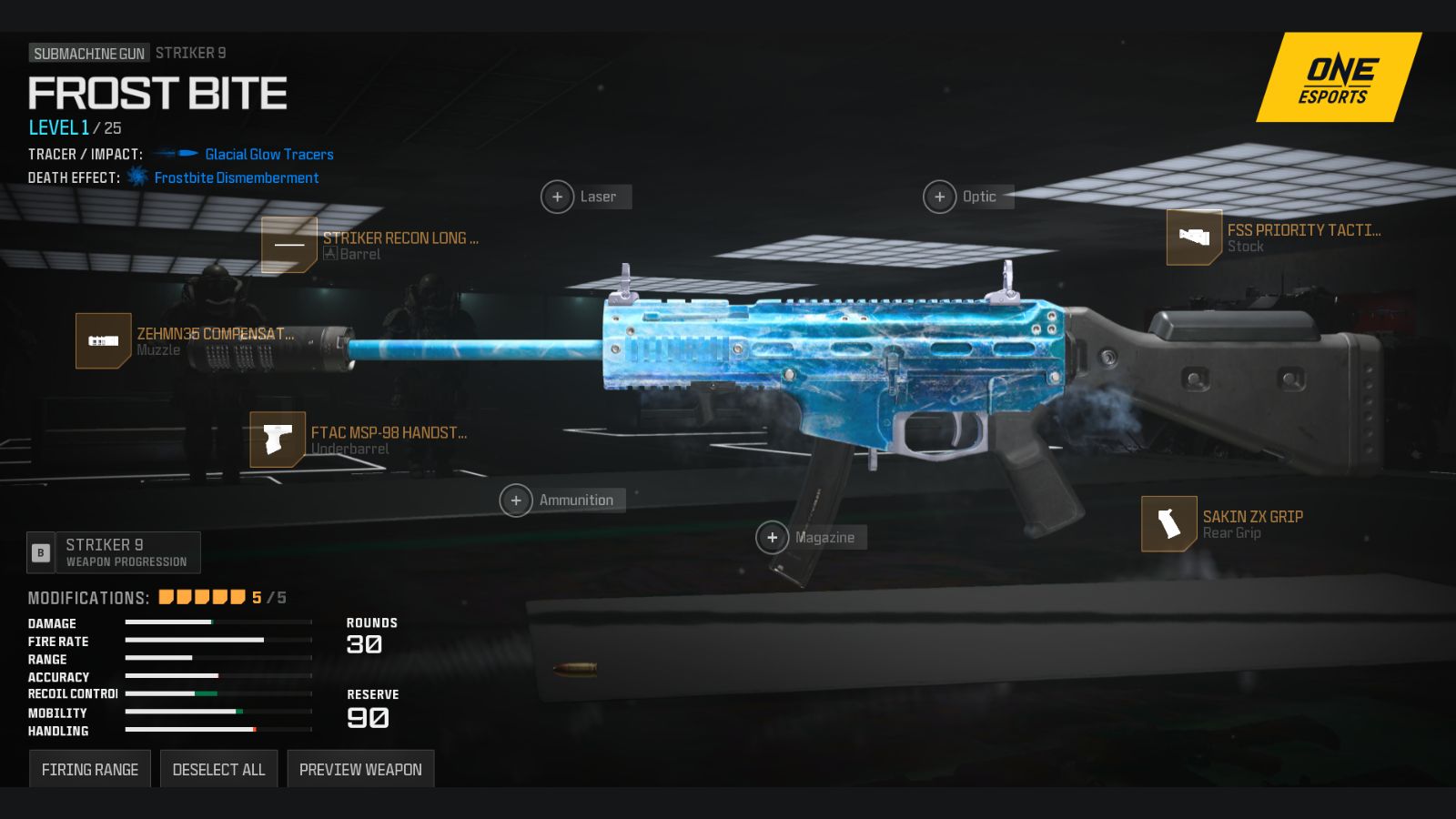Expand the Laser attachment slot
This screenshot has height=819, width=1456.
[558, 197]
